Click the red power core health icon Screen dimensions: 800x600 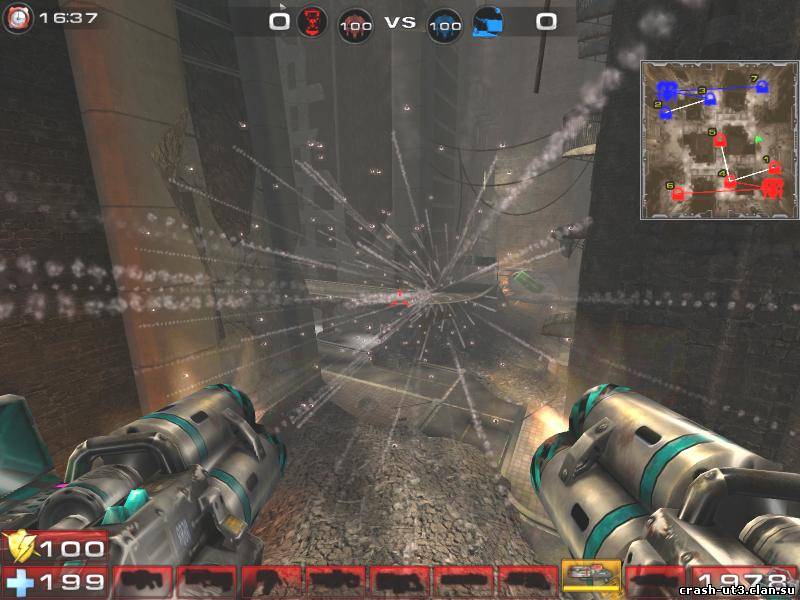pos(355,23)
